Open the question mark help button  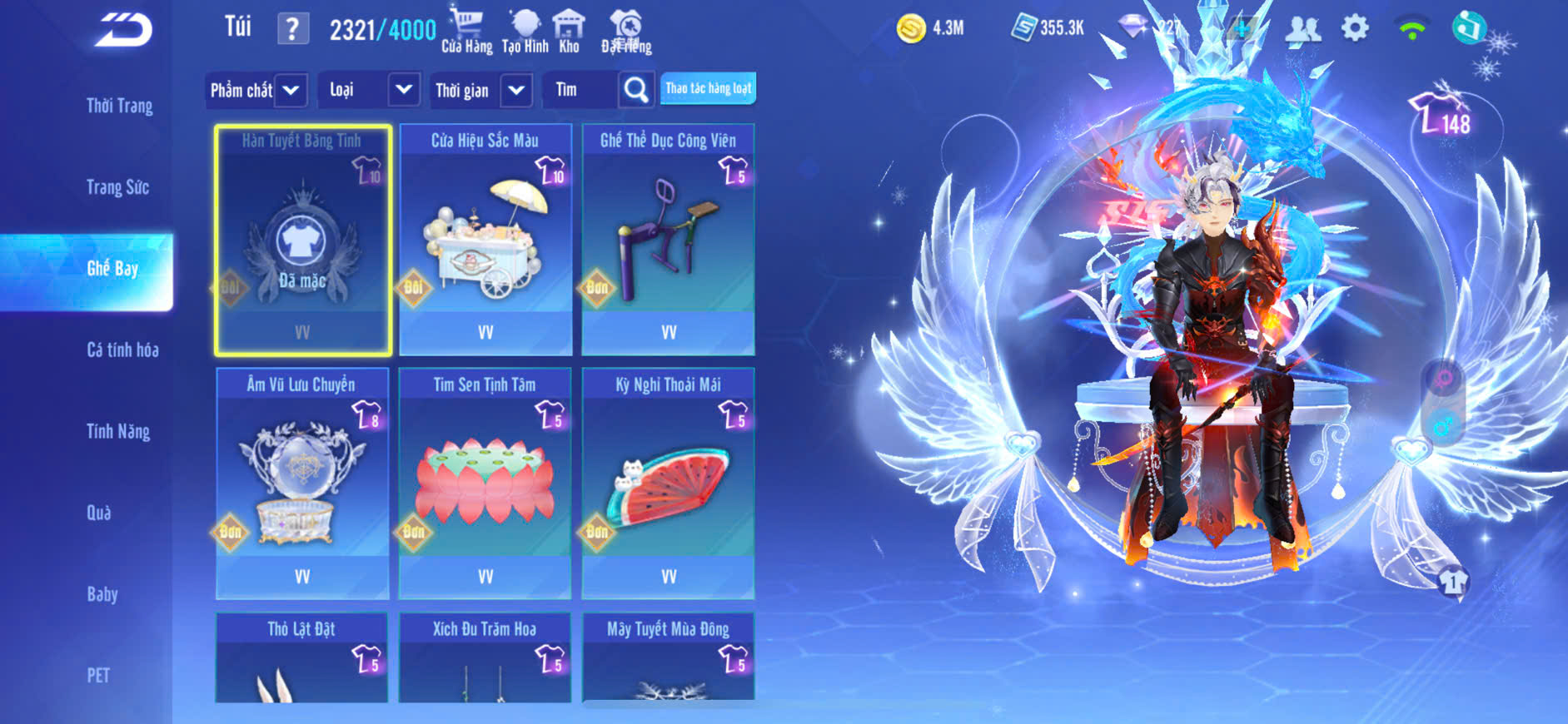pos(292,30)
